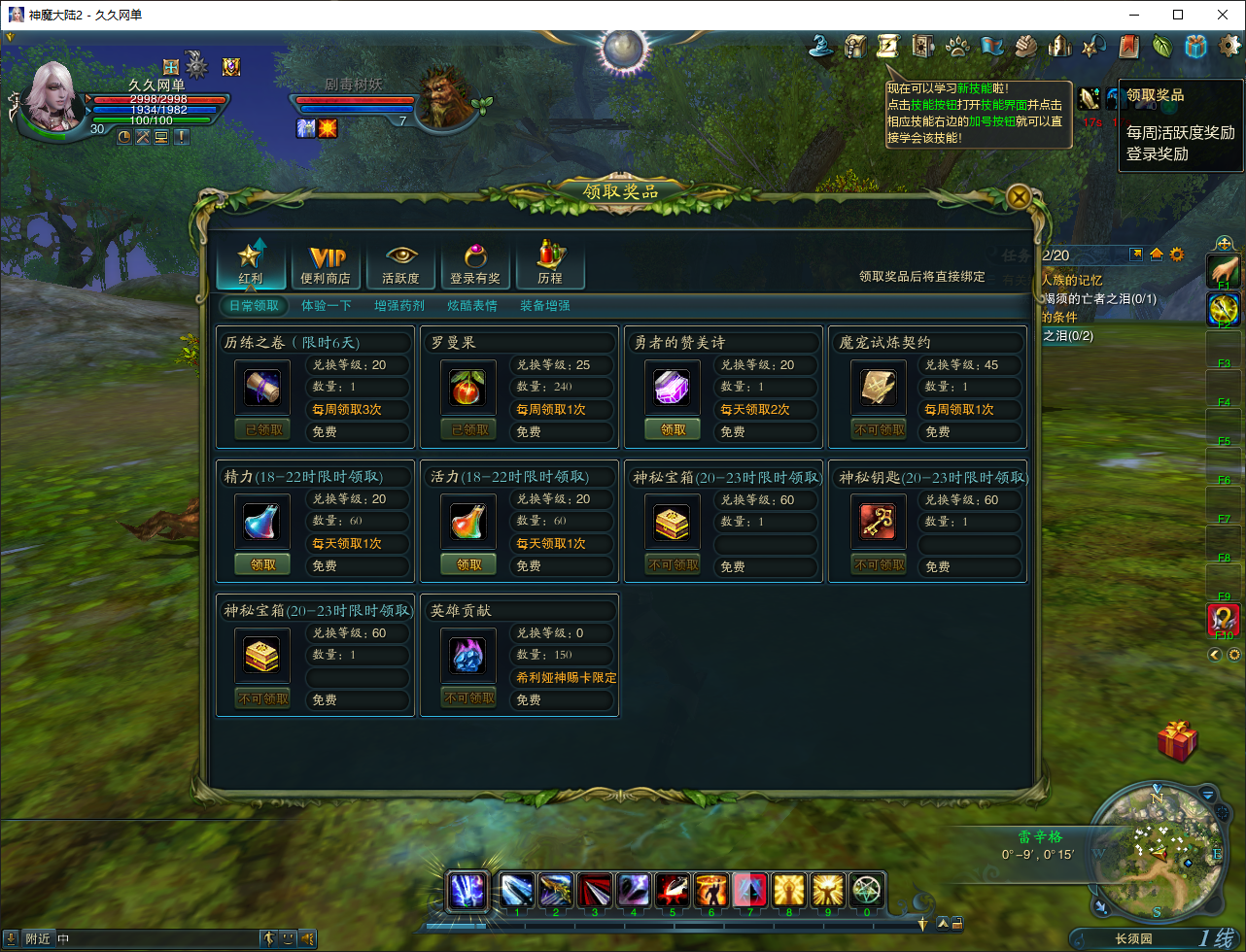Switch to the 活跃度 eye tab
This screenshot has height=952, width=1246.
(x=400, y=263)
